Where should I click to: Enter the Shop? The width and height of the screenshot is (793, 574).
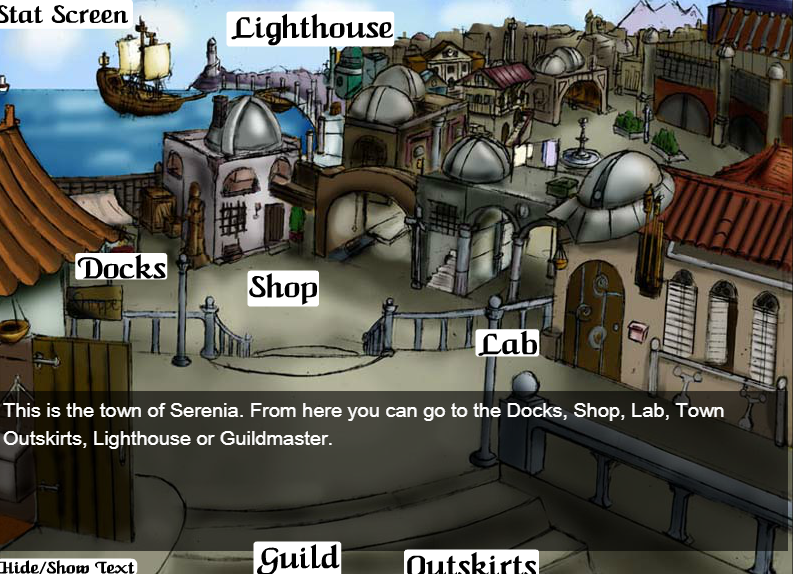tap(283, 288)
